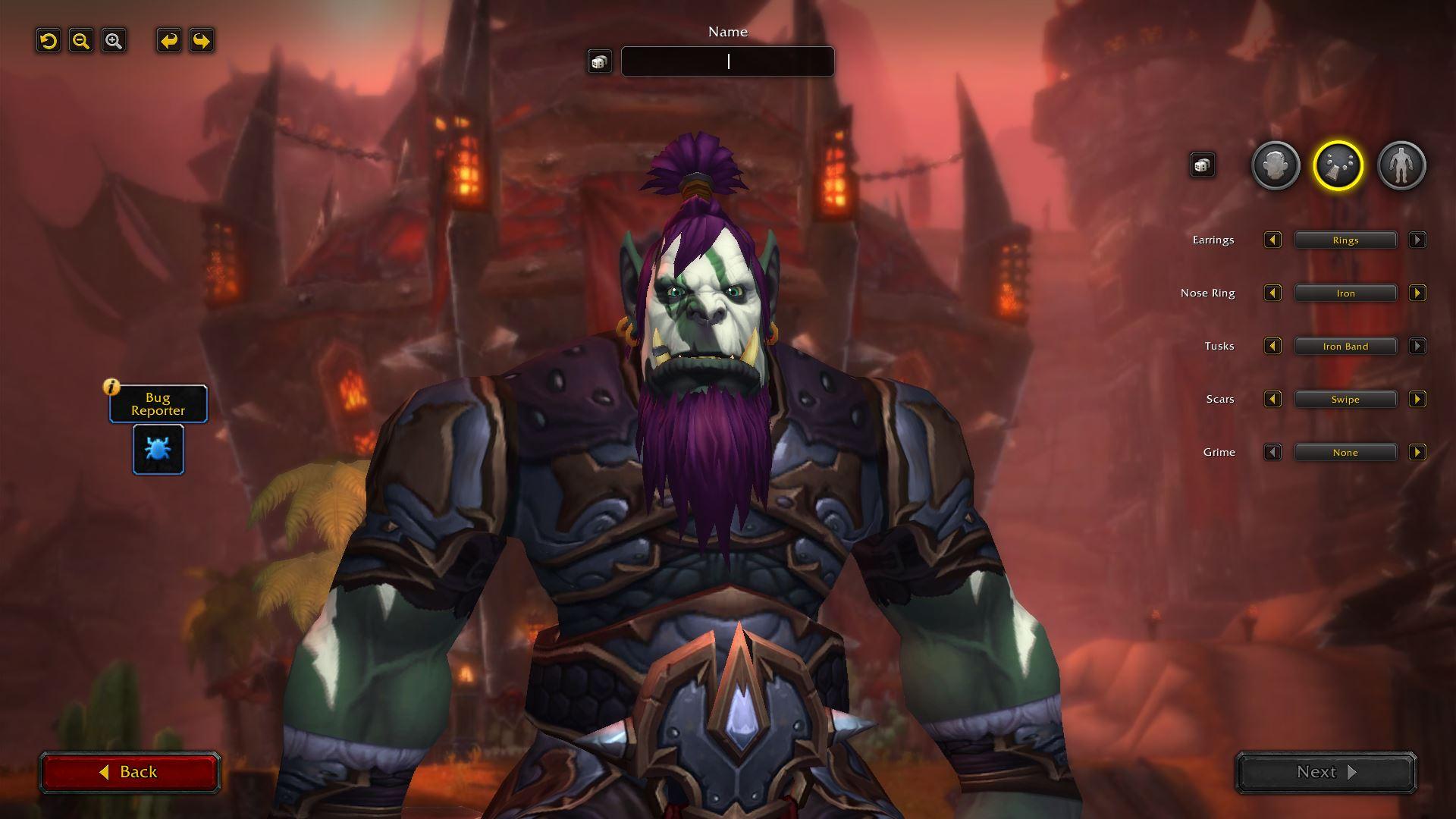Open the Scars dropdown showing Swipe

(1345, 400)
